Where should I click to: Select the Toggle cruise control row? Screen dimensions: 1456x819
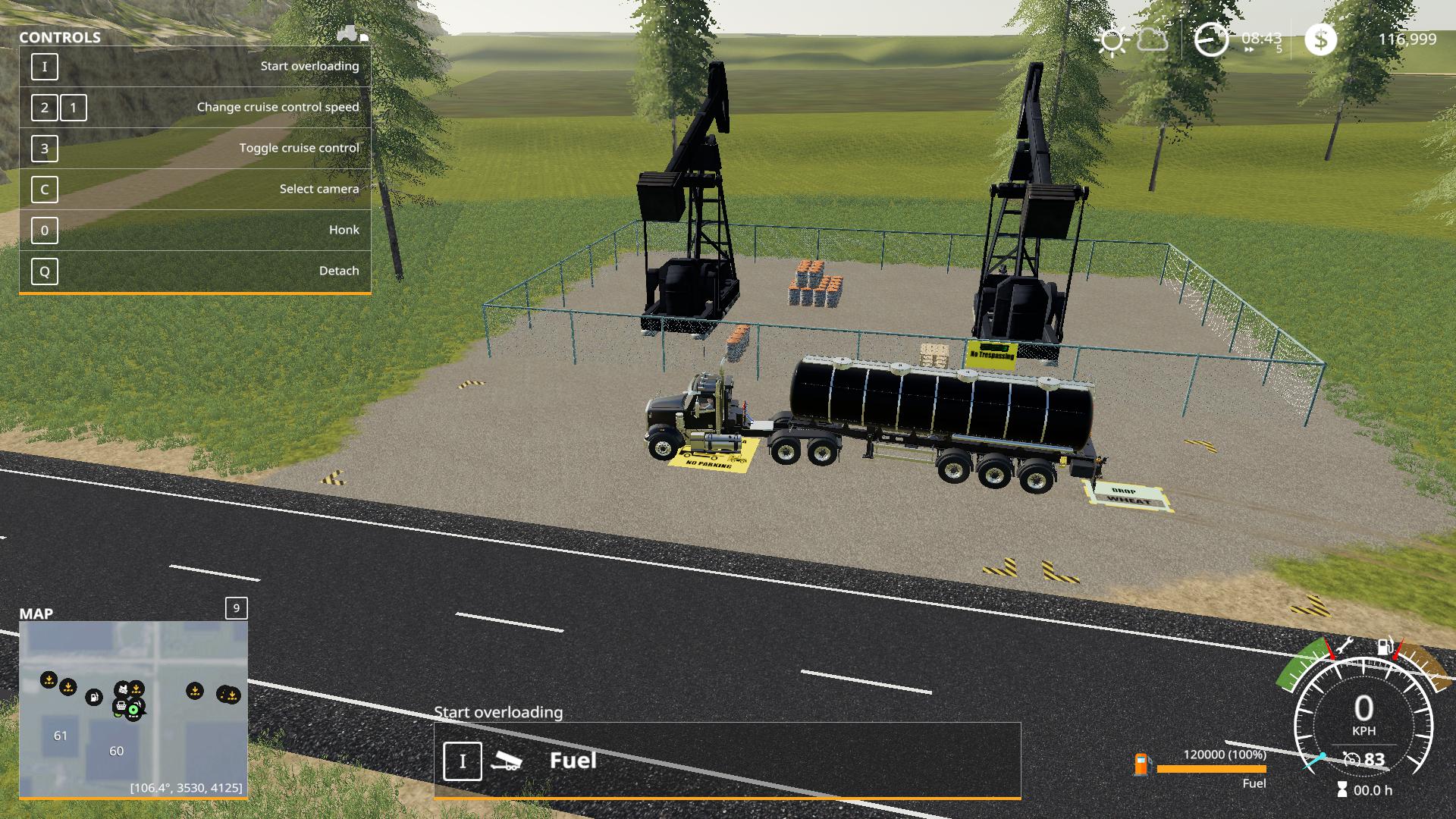[x=195, y=148]
